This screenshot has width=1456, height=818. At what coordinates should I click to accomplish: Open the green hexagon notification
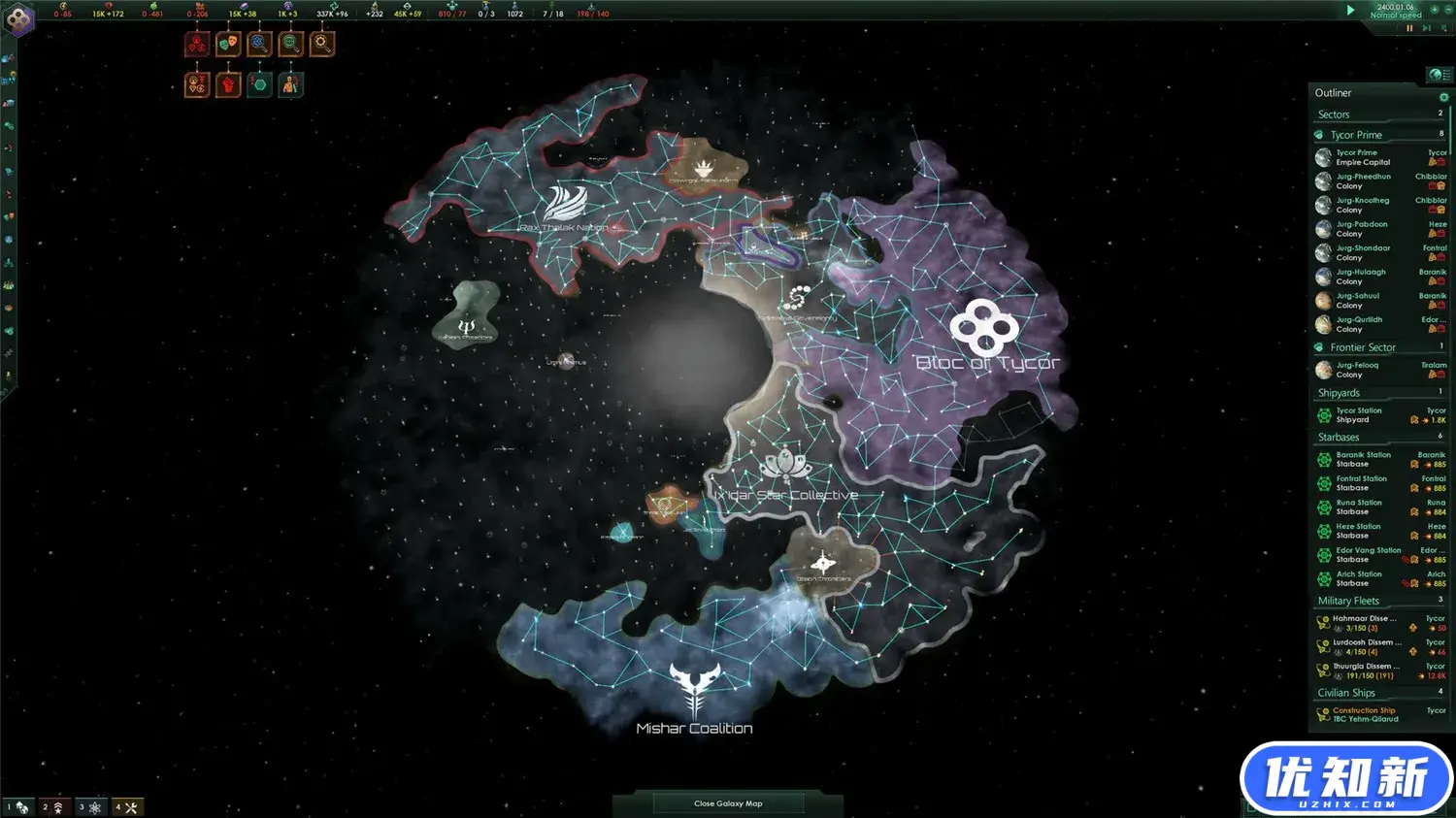tap(259, 85)
